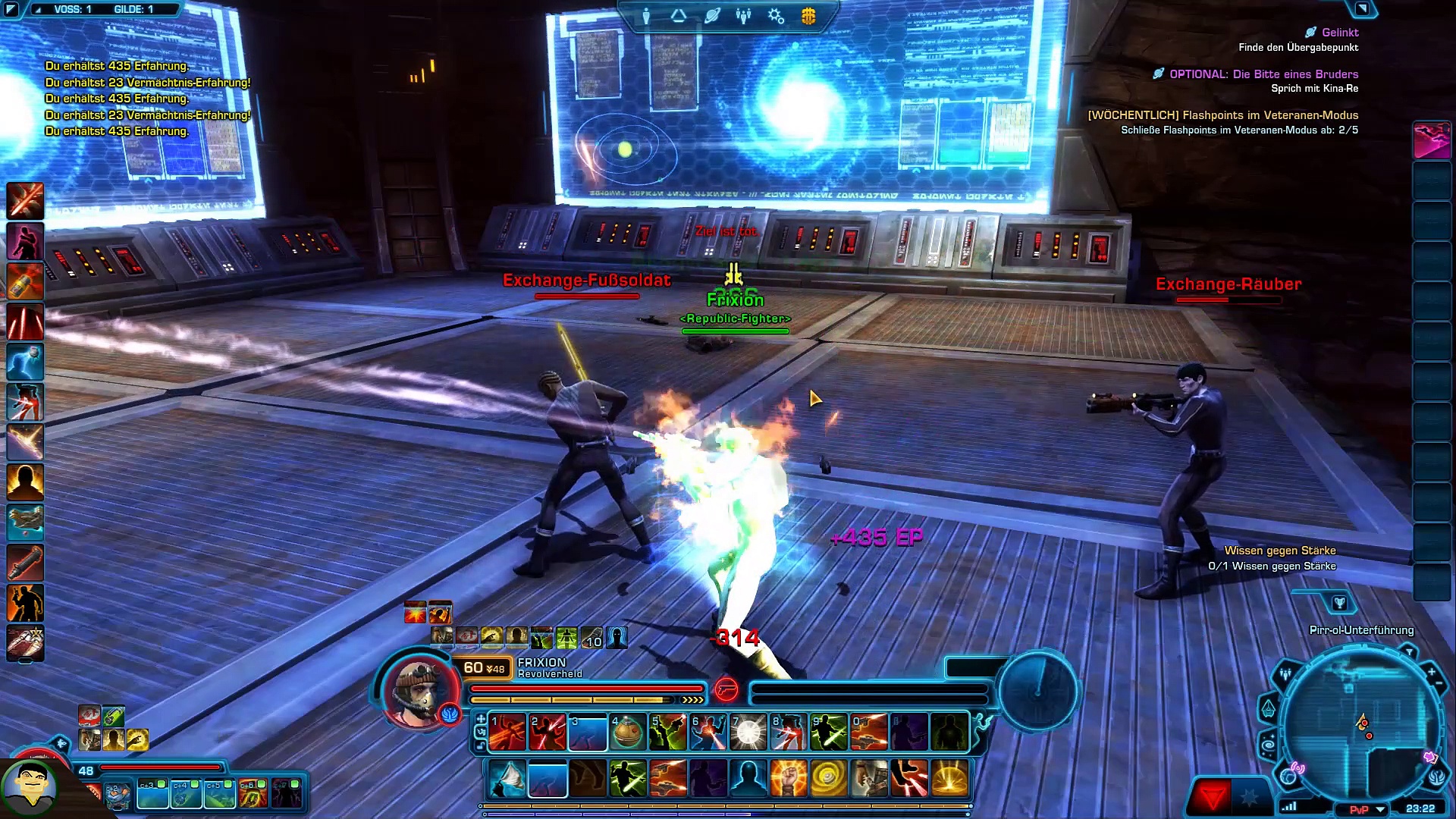This screenshot has width=1456, height=819.
Task: Activate the white flash ability in slot 7
Action: coord(748,733)
